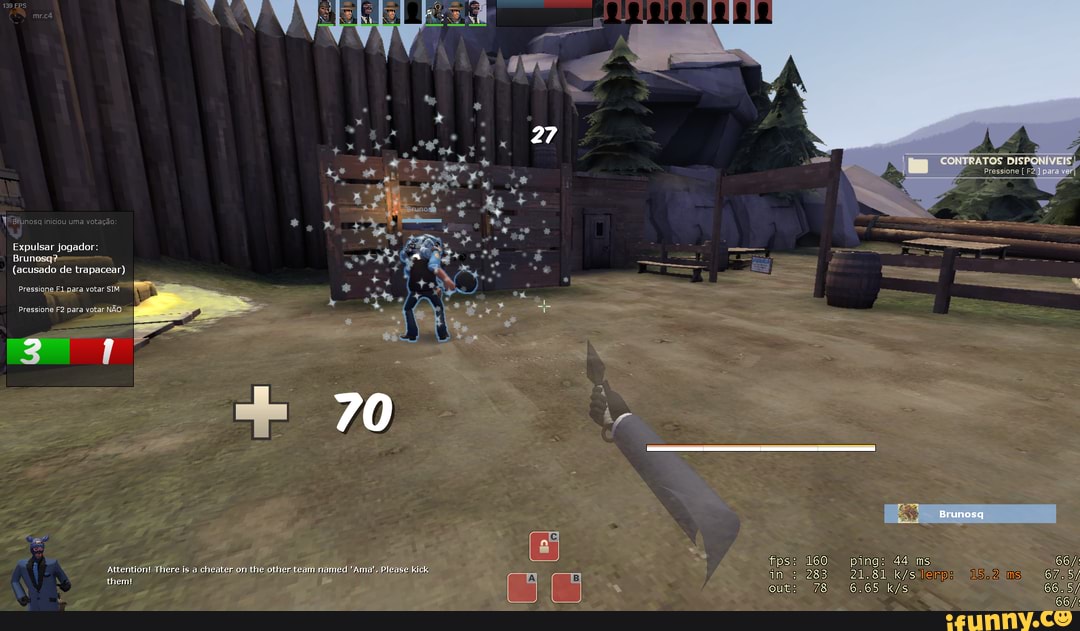Viewport: 1080px width, 631px height.
Task: Click the green SIM vote tally
Action: pos(38,352)
